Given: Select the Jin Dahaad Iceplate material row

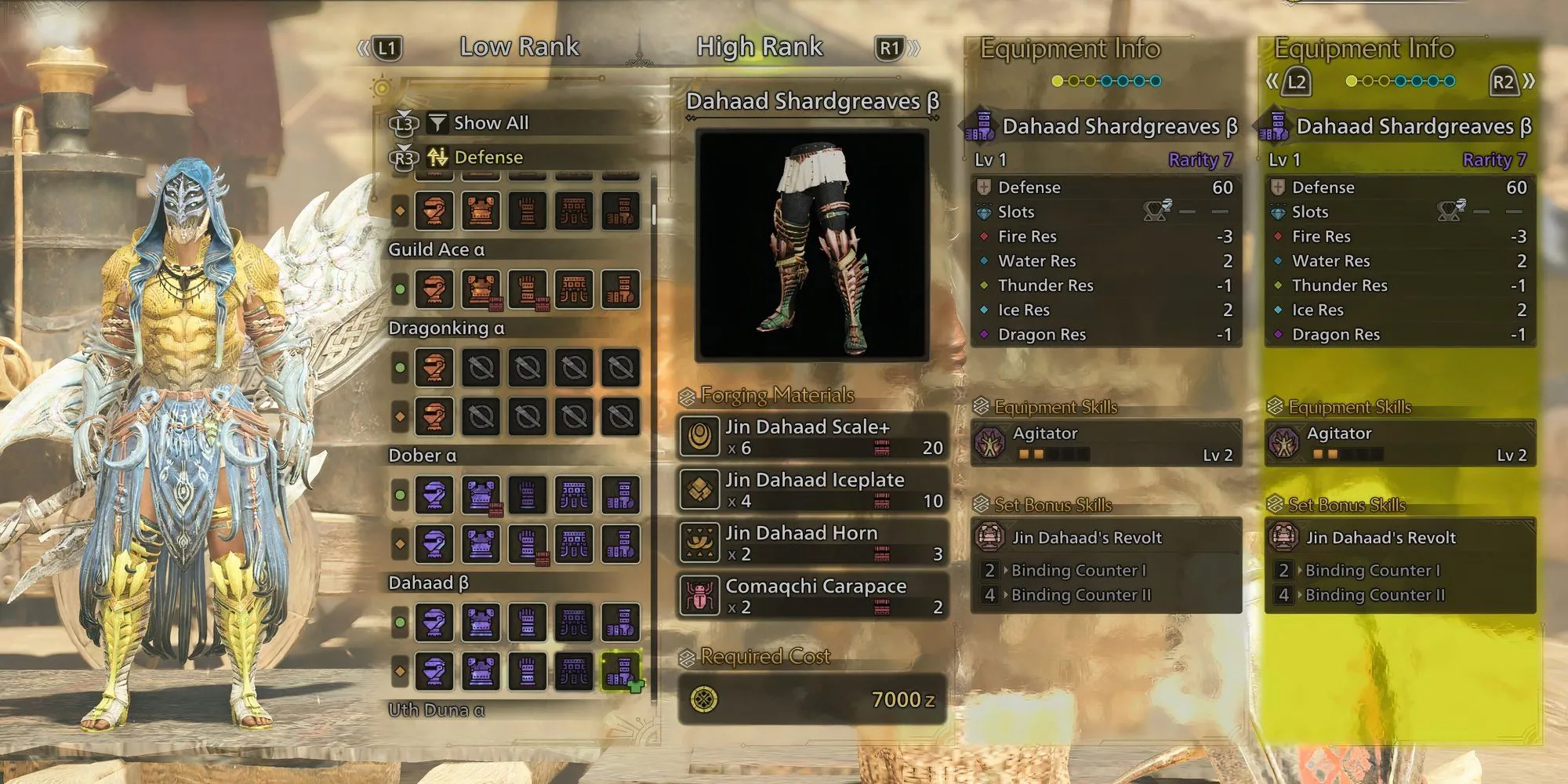Looking at the screenshot, I should (x=812, y=490).
